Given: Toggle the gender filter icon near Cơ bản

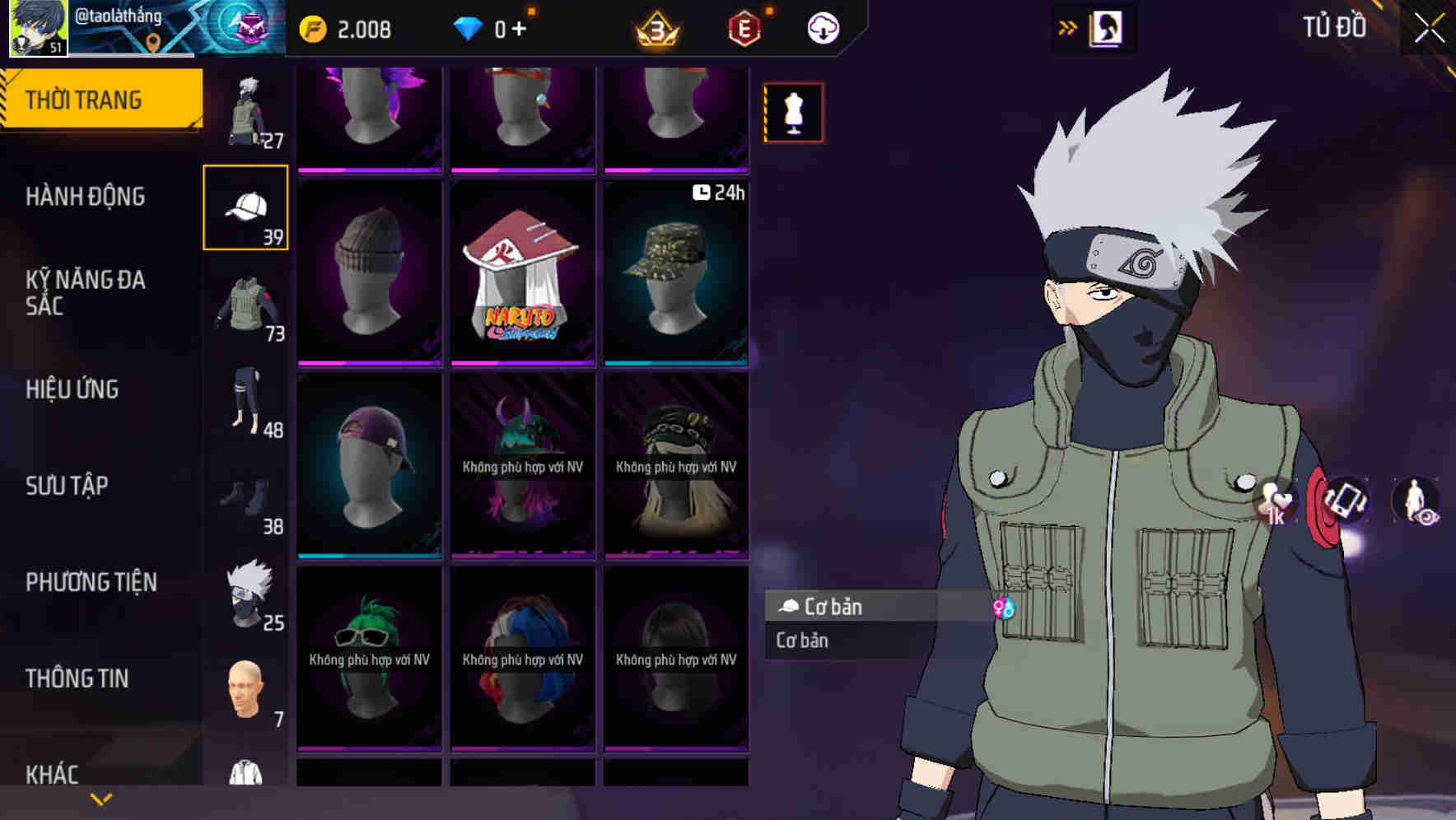Looking at the screenshot, I should (x=1006, y=608).
